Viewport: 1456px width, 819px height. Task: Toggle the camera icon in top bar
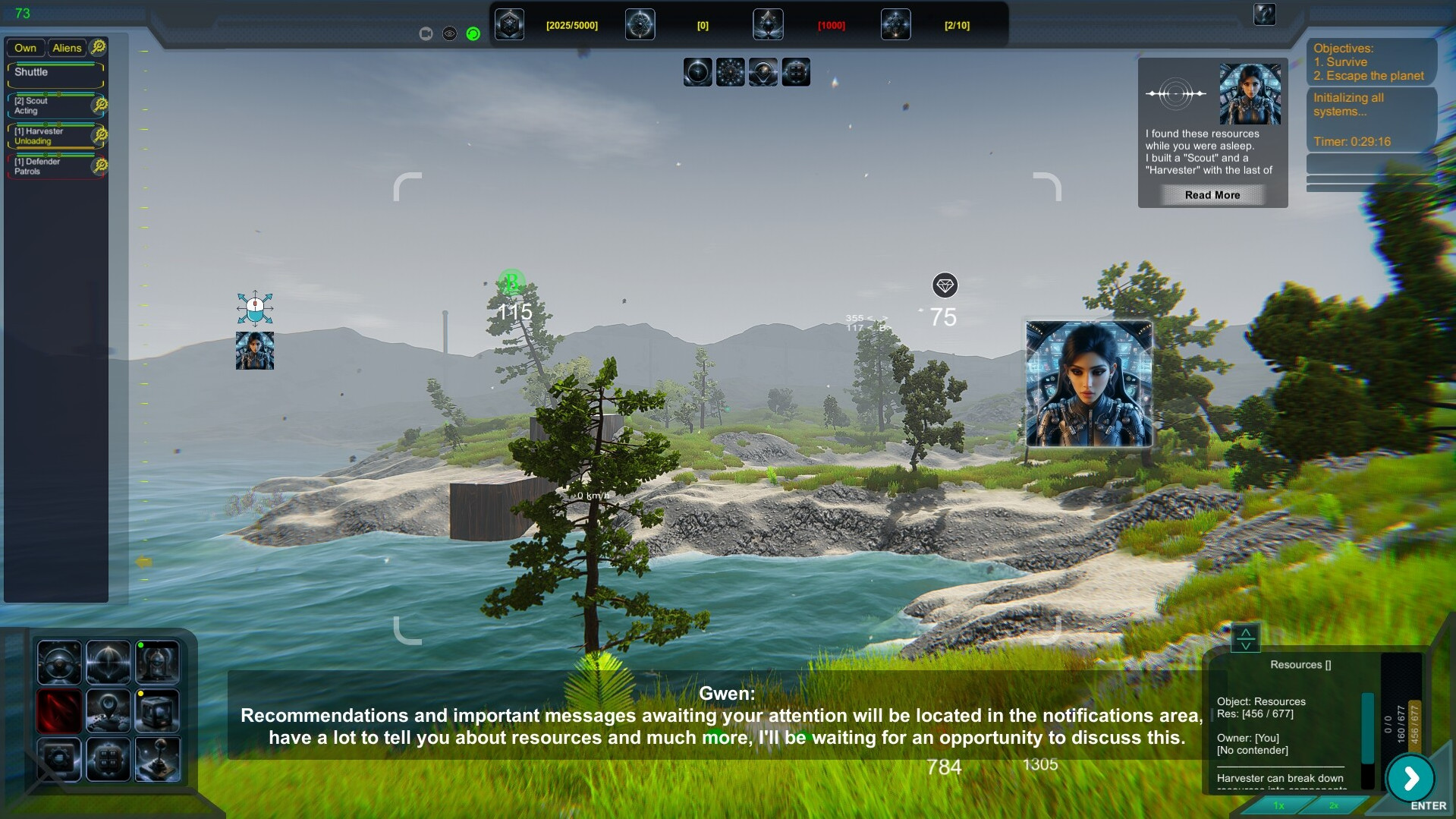coord(426,34)
